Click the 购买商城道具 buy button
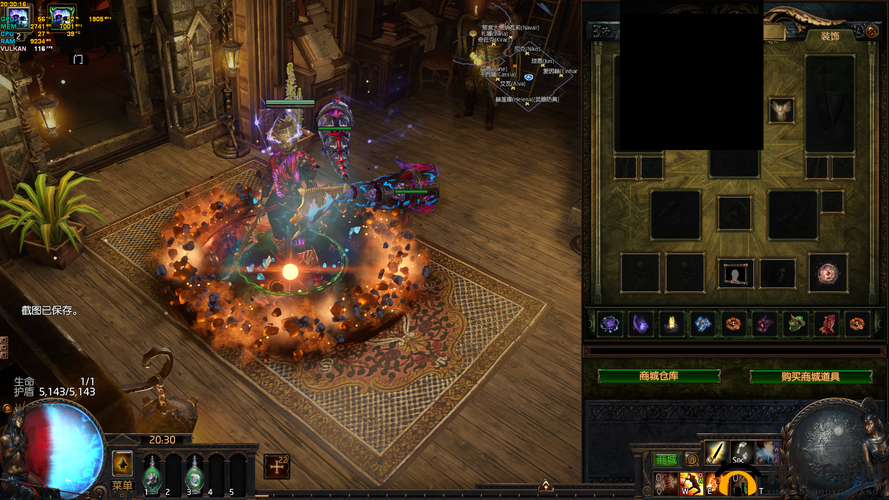The height and width of the screenshot is (500, 889). pos(811,376)
